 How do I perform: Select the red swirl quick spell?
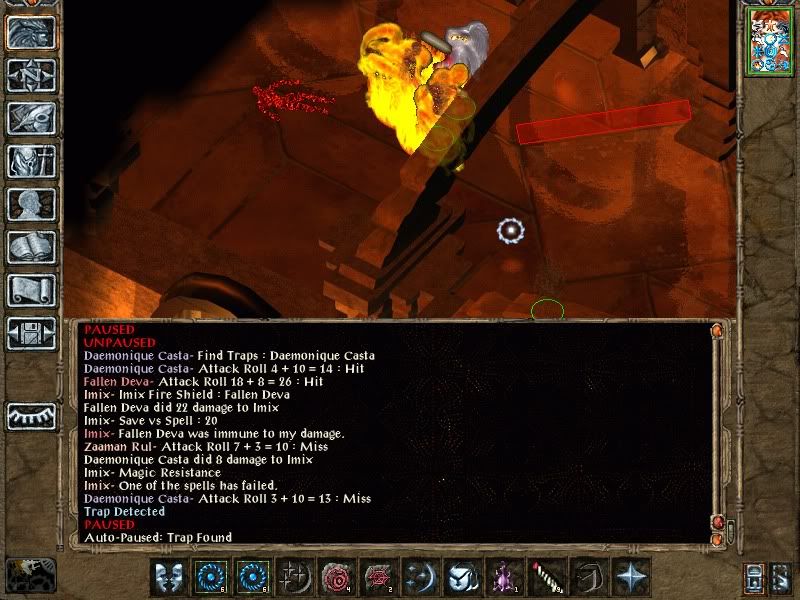335,577
